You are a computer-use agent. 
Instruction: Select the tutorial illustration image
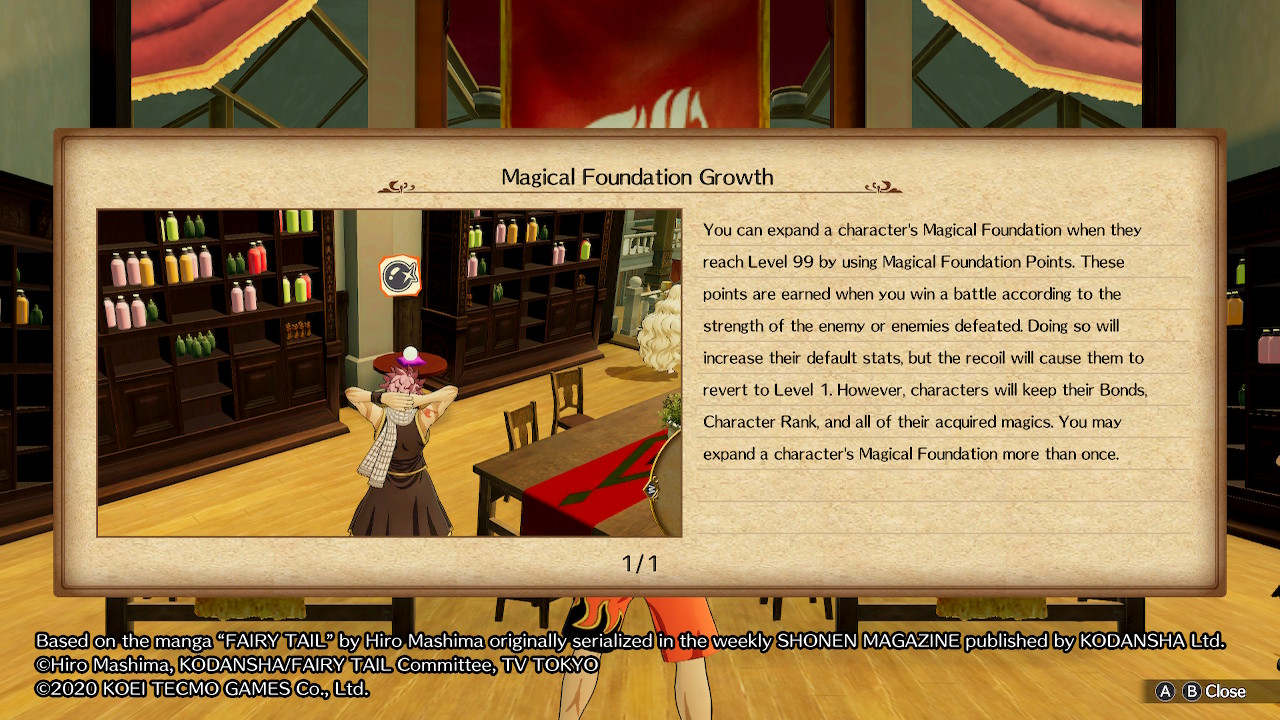[389, 373]
